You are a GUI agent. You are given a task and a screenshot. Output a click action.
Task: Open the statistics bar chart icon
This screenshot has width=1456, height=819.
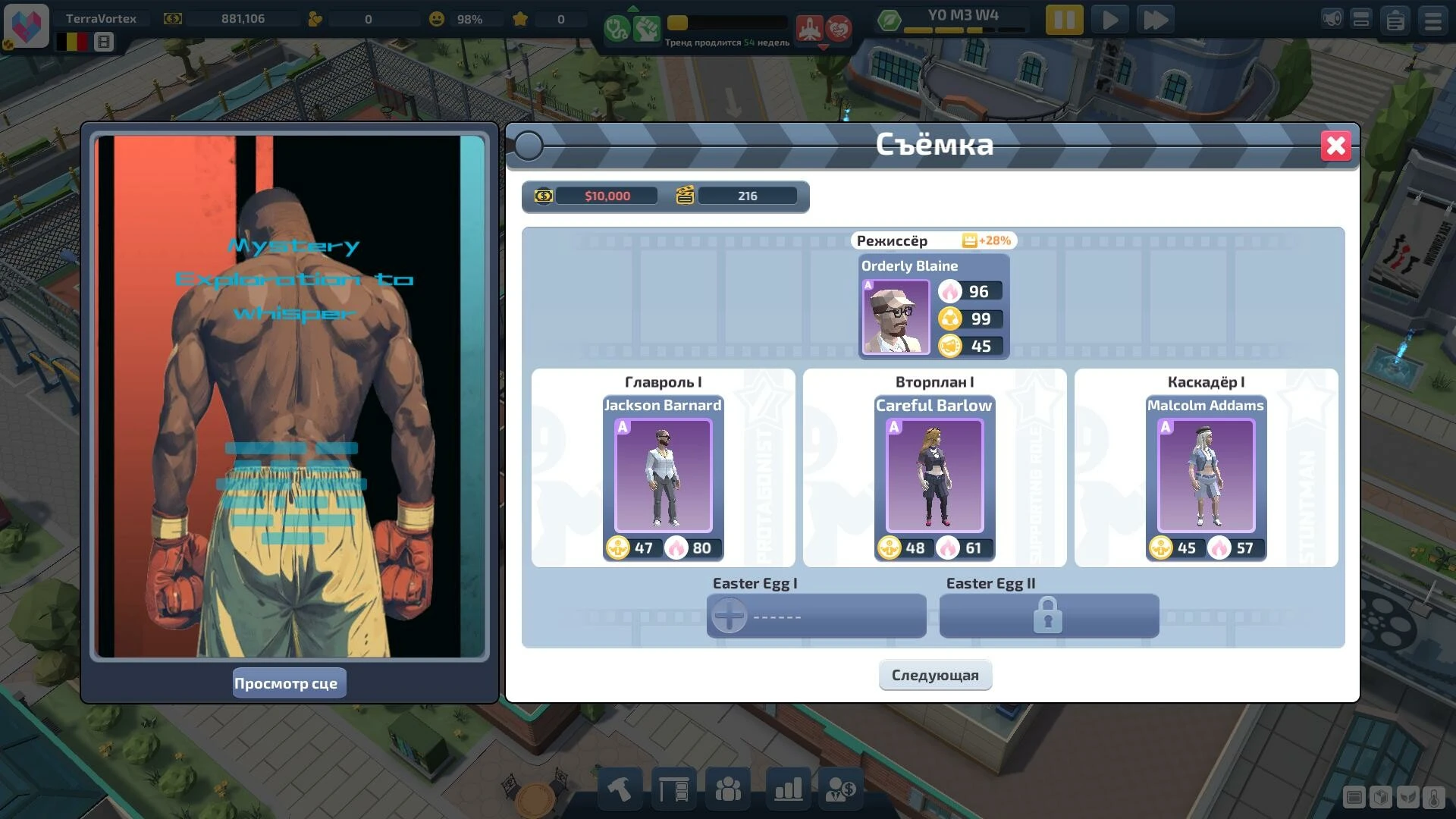(x=786, y=789)
